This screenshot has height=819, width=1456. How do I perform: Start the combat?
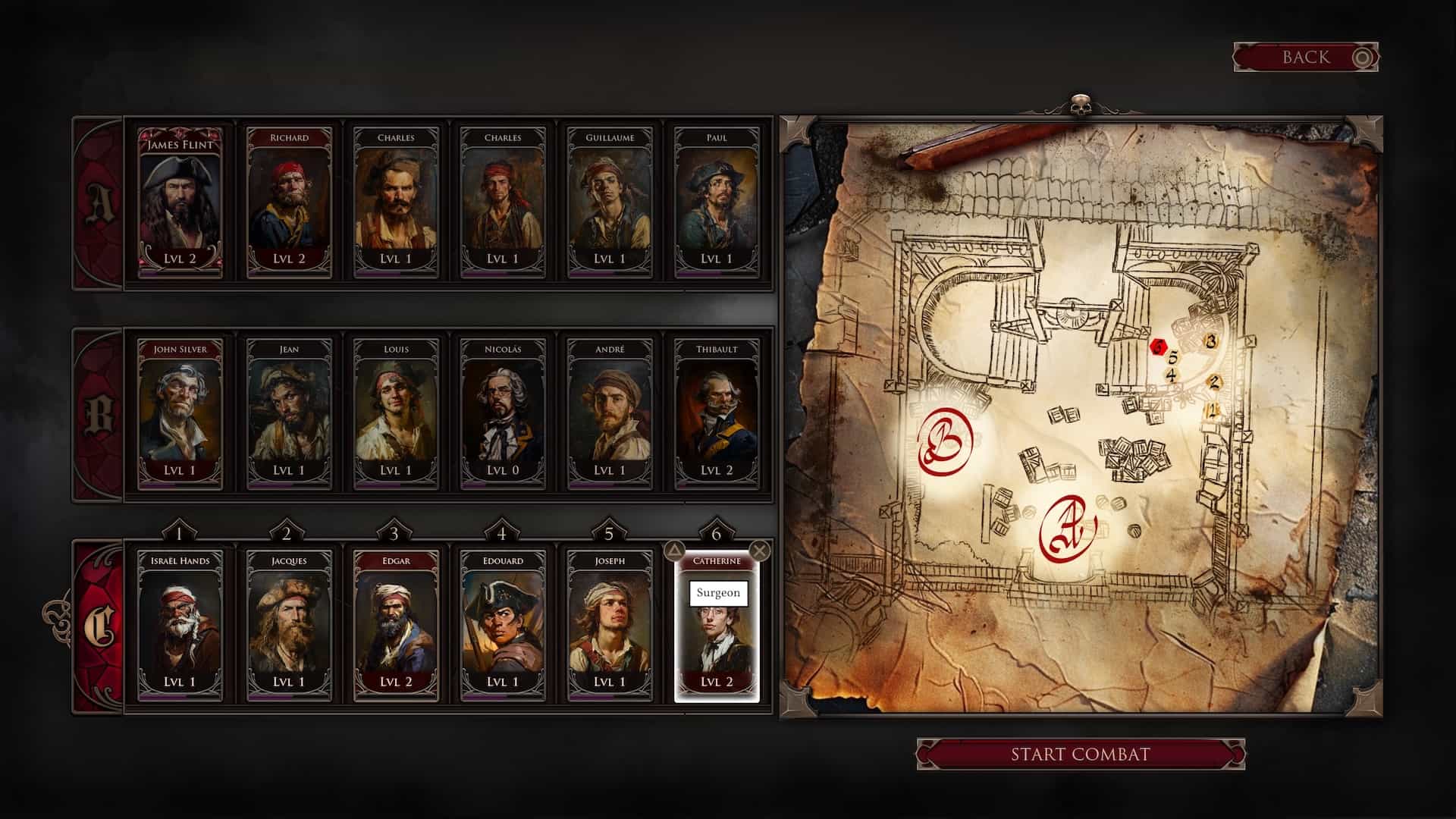coord(1080,755)
